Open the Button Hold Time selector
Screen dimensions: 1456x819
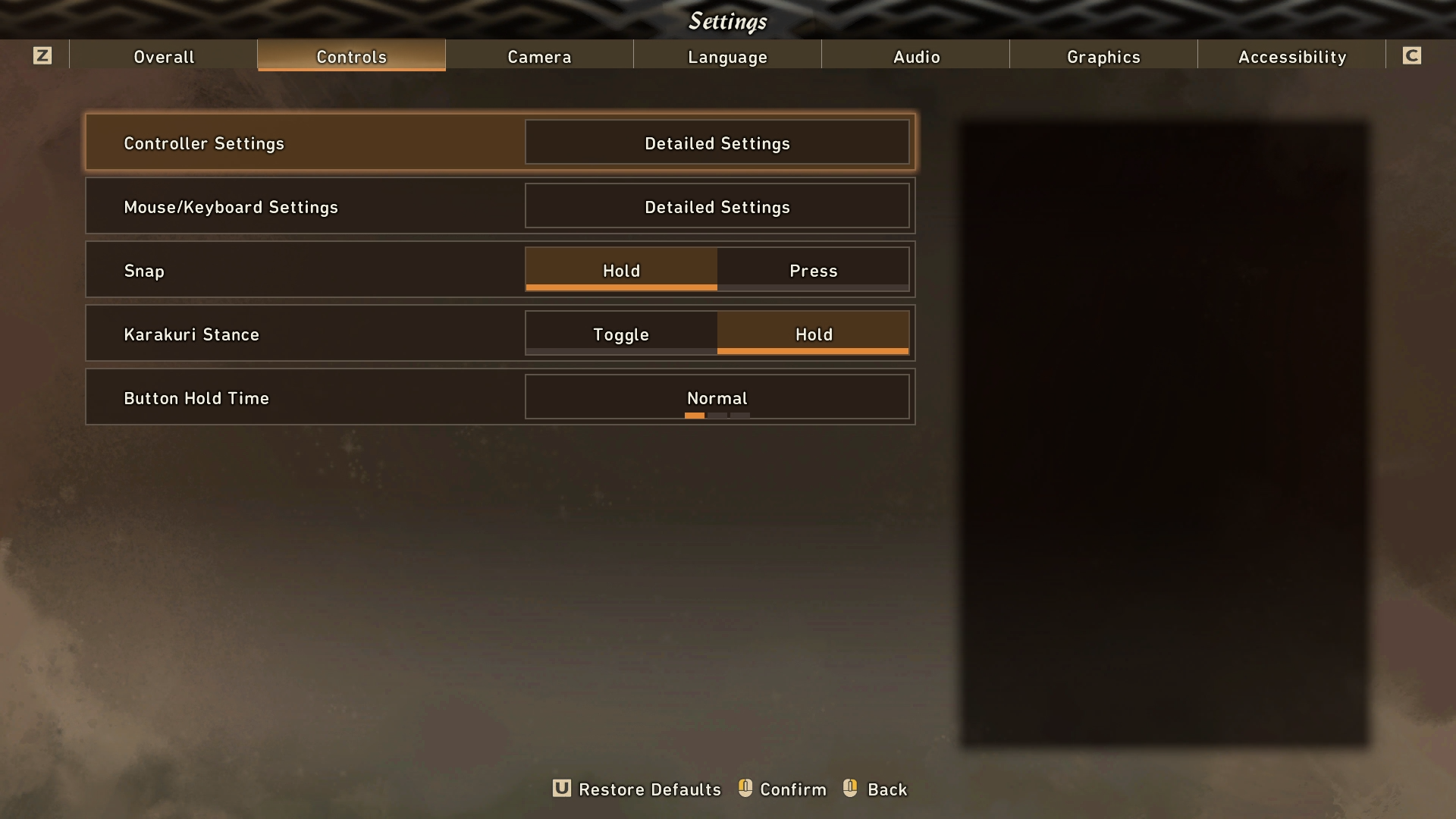point(717,397)
